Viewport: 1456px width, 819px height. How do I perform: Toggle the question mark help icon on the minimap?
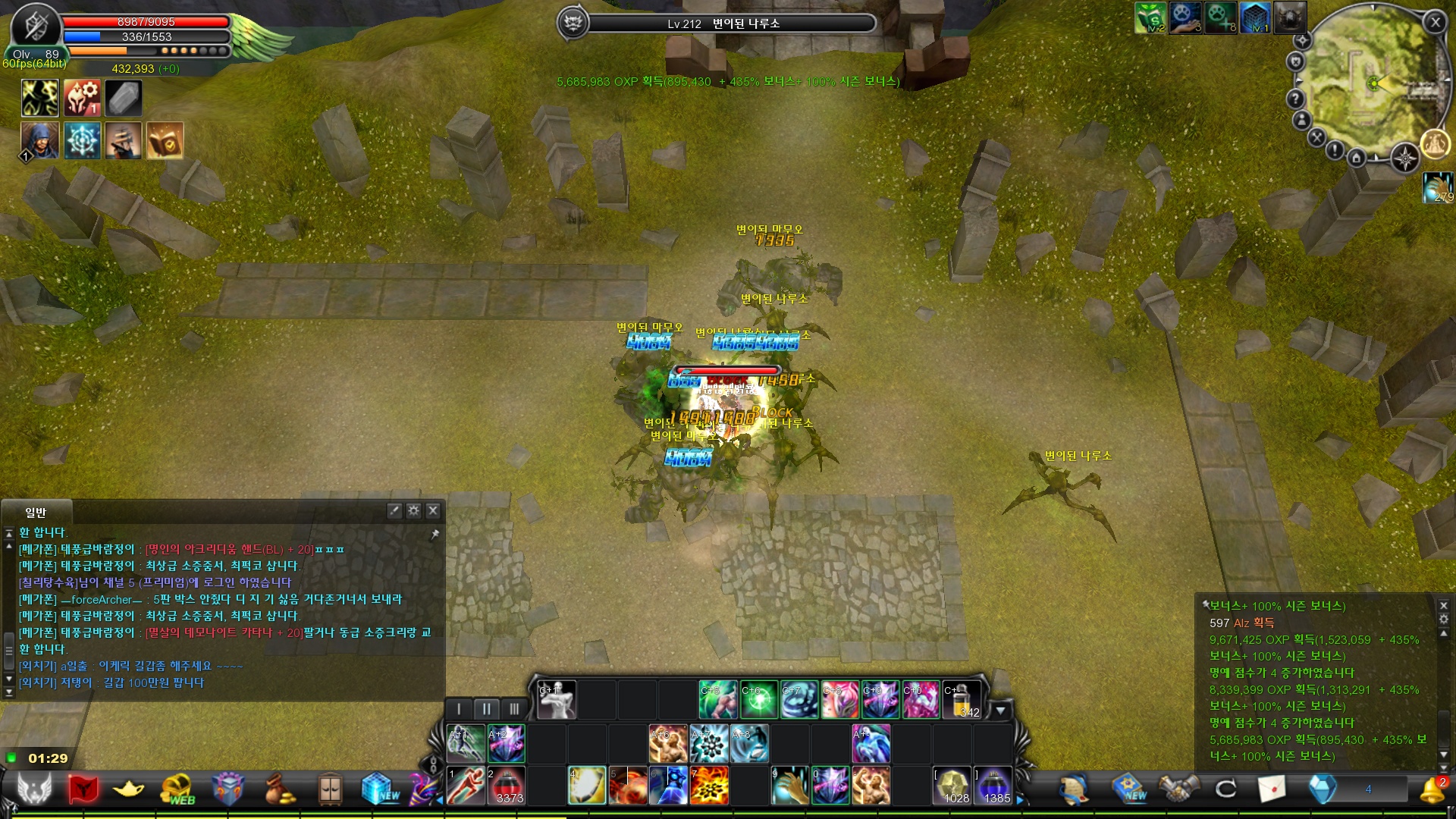(1295, 99)
